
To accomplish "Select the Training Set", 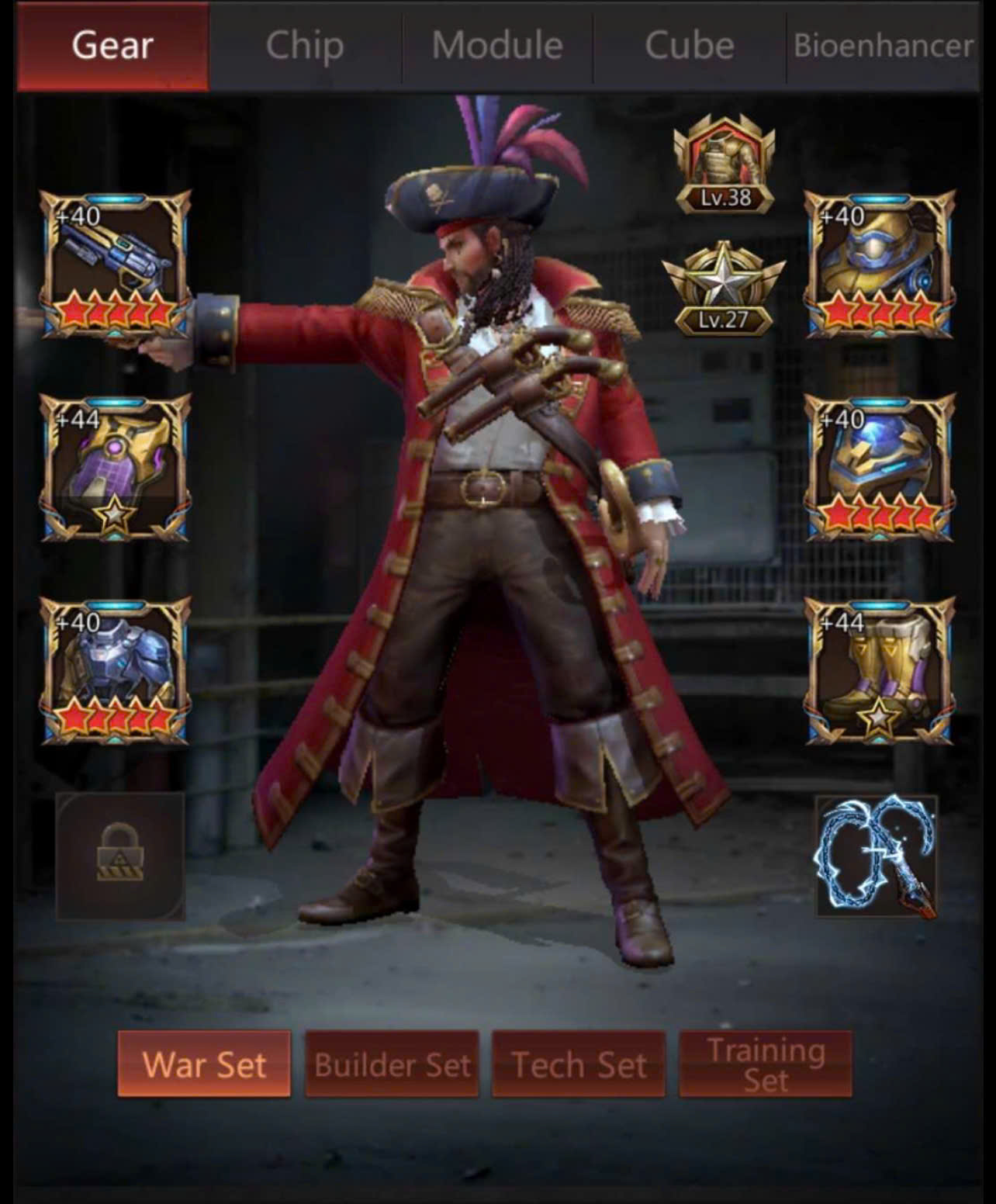I will pyautogui.click(x=766, y=1064).
